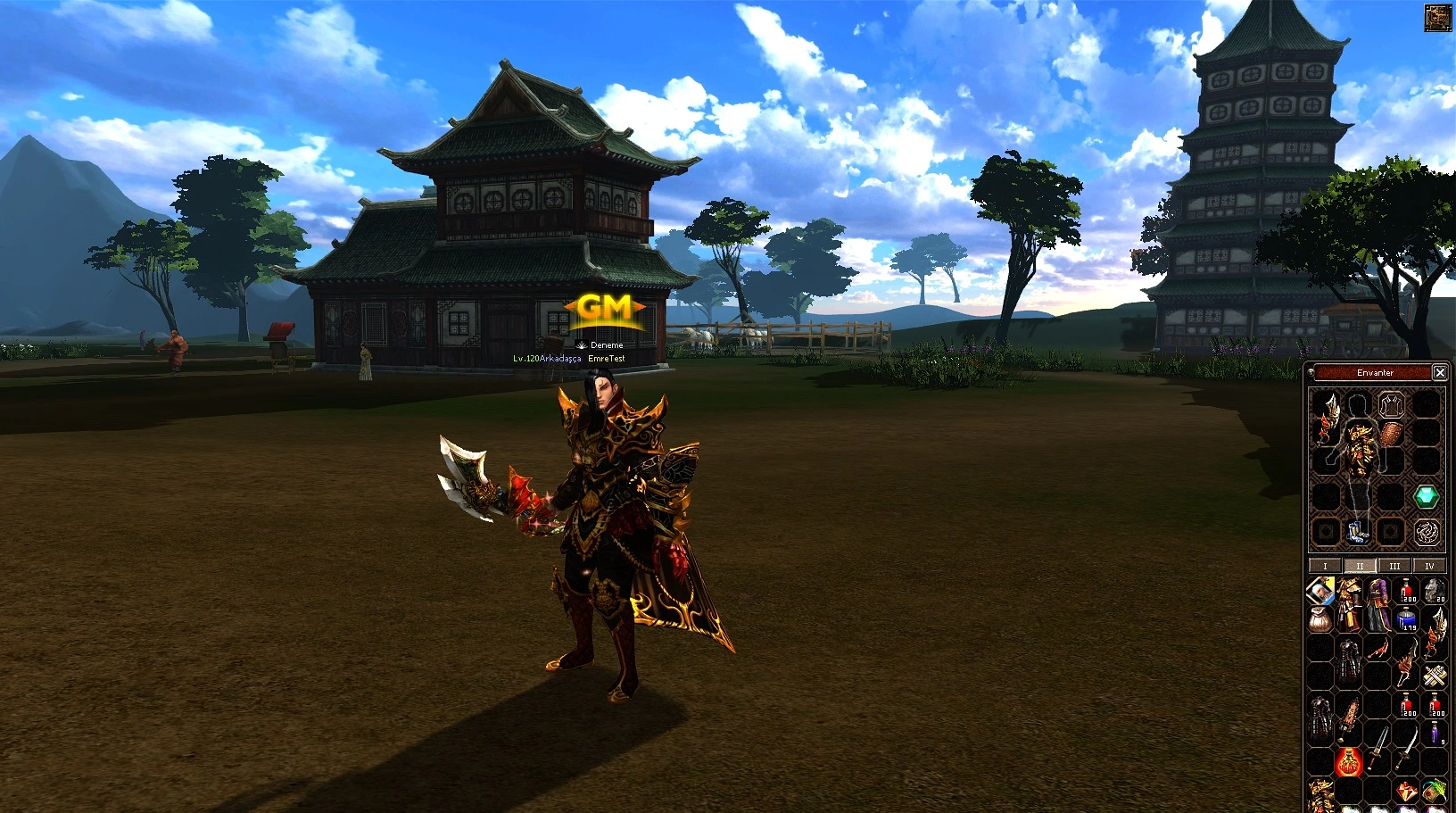Pick the grey ore stack of 20
This screenshot has width=1456, height=813.
(1434, 591)
